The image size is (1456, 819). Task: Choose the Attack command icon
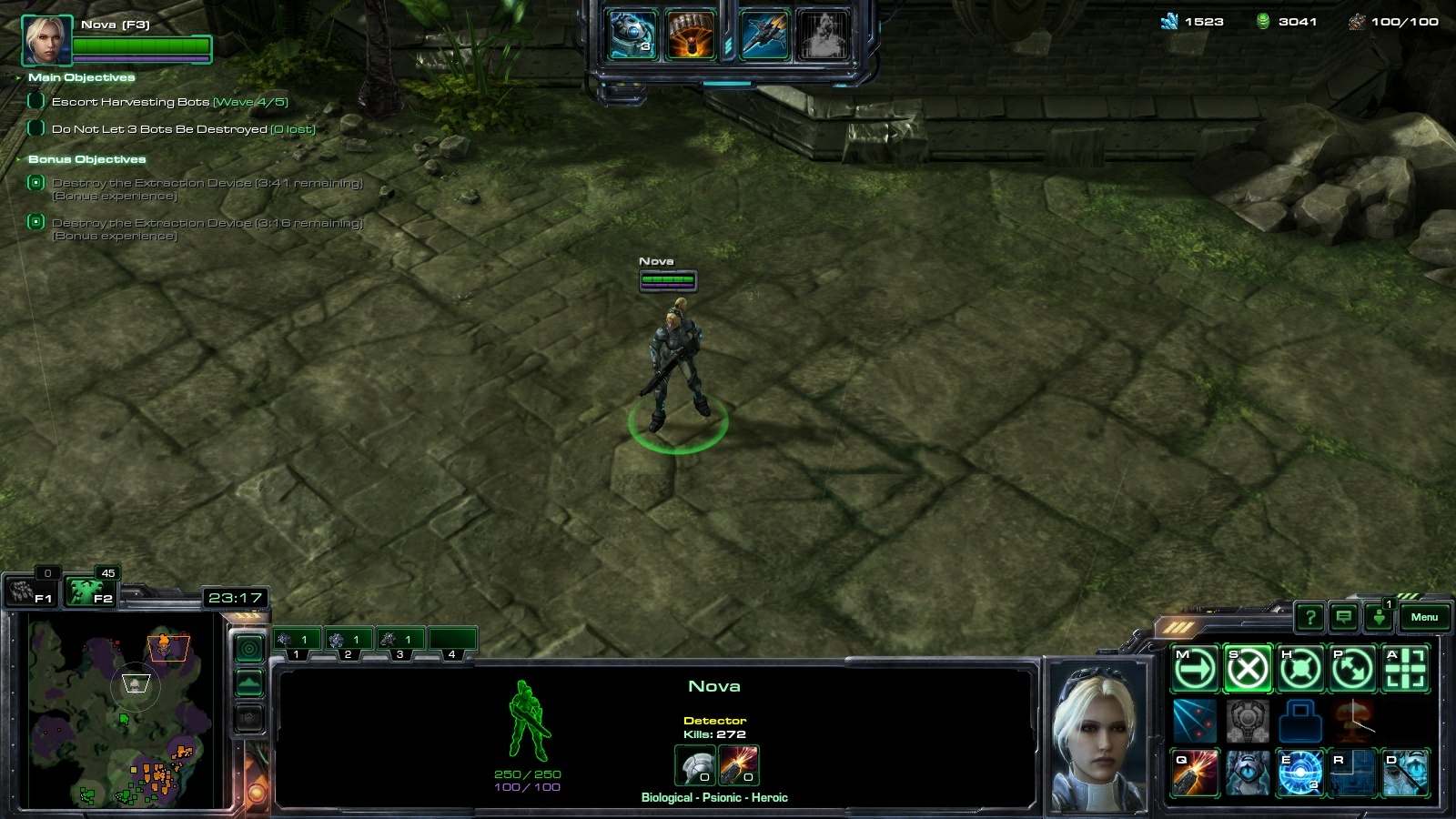point(1406,670)
